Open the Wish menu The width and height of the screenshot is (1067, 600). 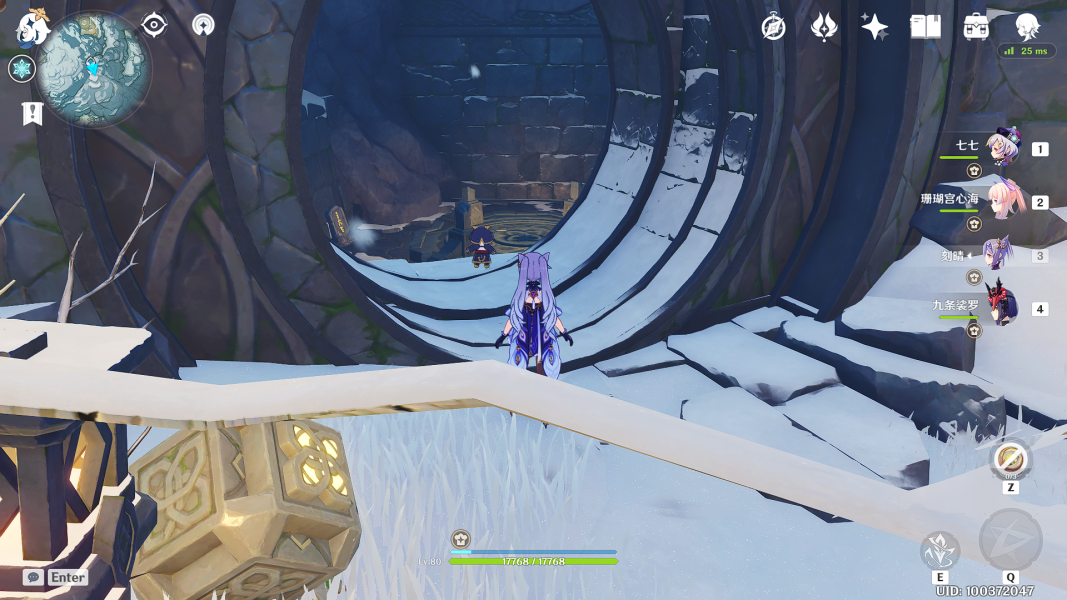point(824,27)
